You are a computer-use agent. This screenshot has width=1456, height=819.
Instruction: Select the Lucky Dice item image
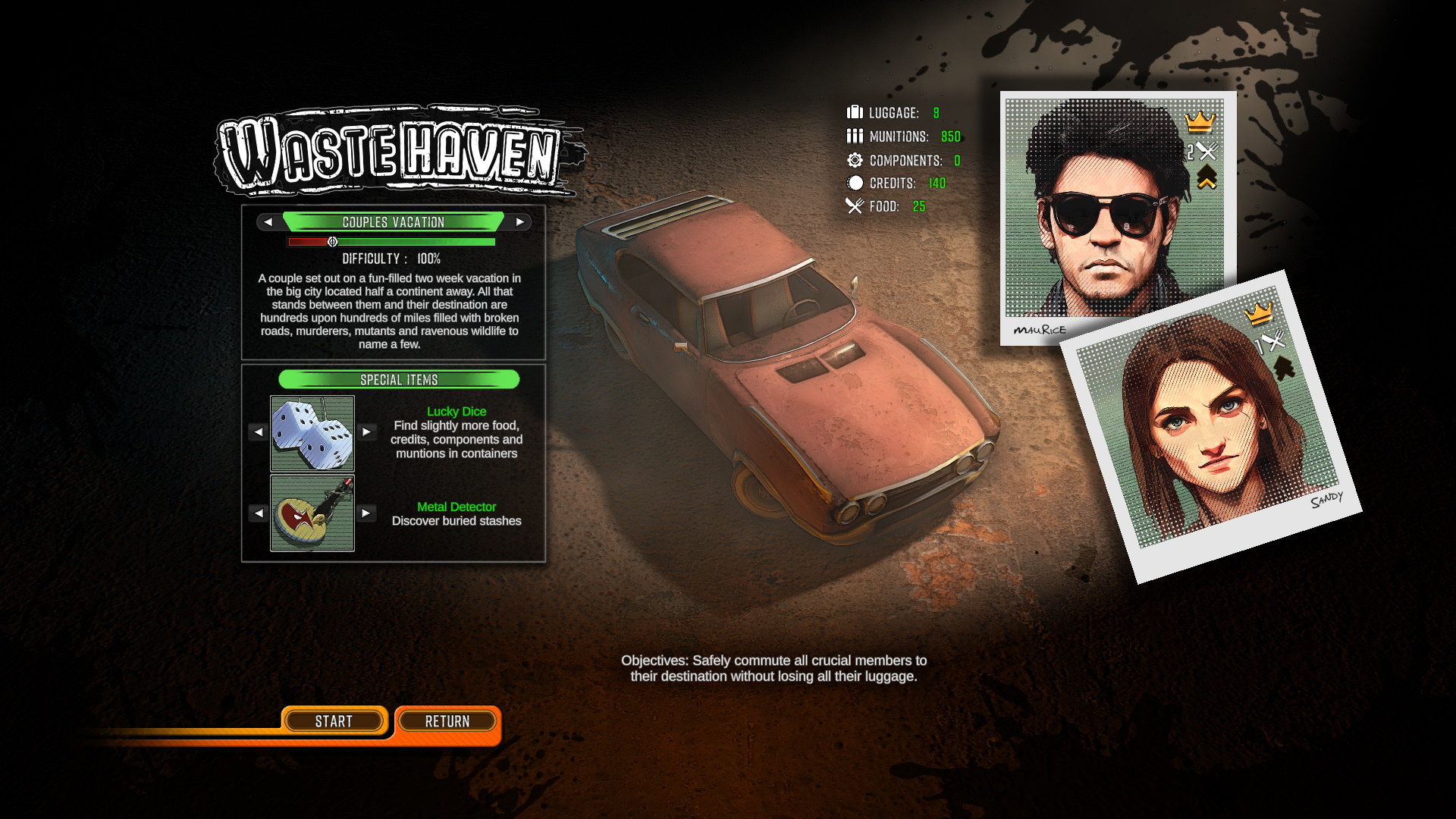pyautogui.click(x=312, y=434)
